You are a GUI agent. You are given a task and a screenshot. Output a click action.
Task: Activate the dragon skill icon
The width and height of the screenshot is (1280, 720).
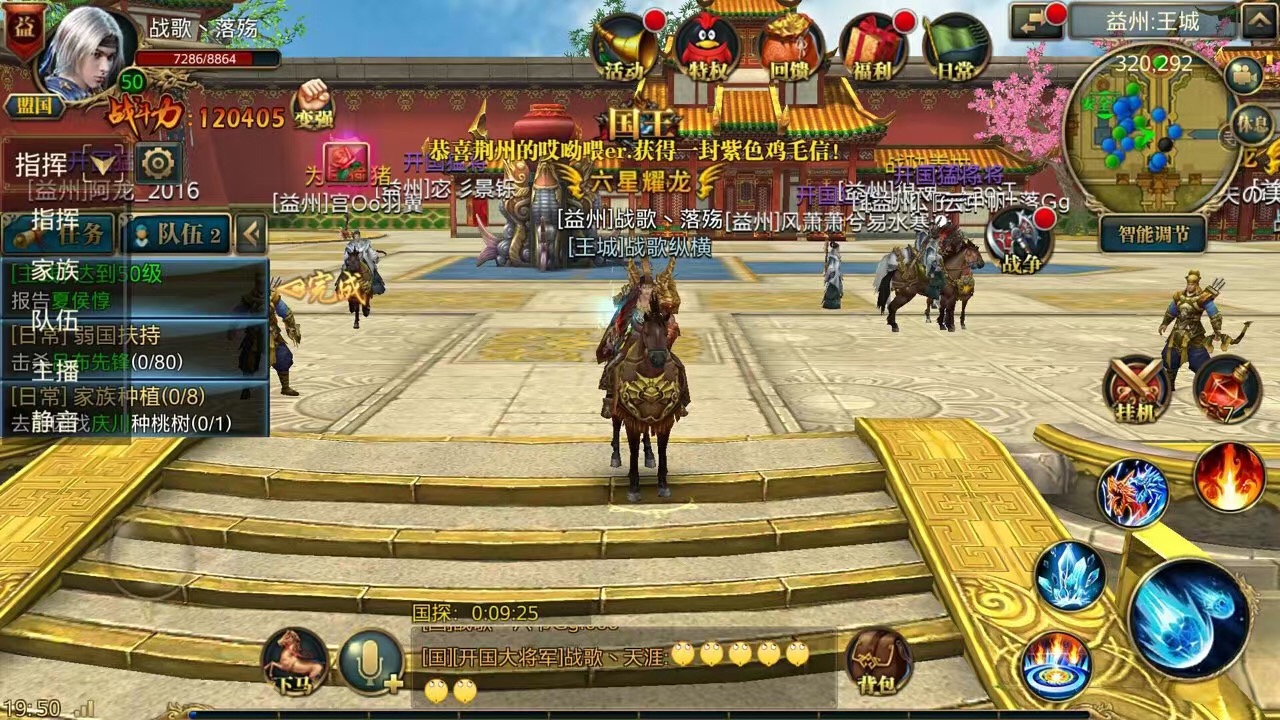(x=1133, y=493)
